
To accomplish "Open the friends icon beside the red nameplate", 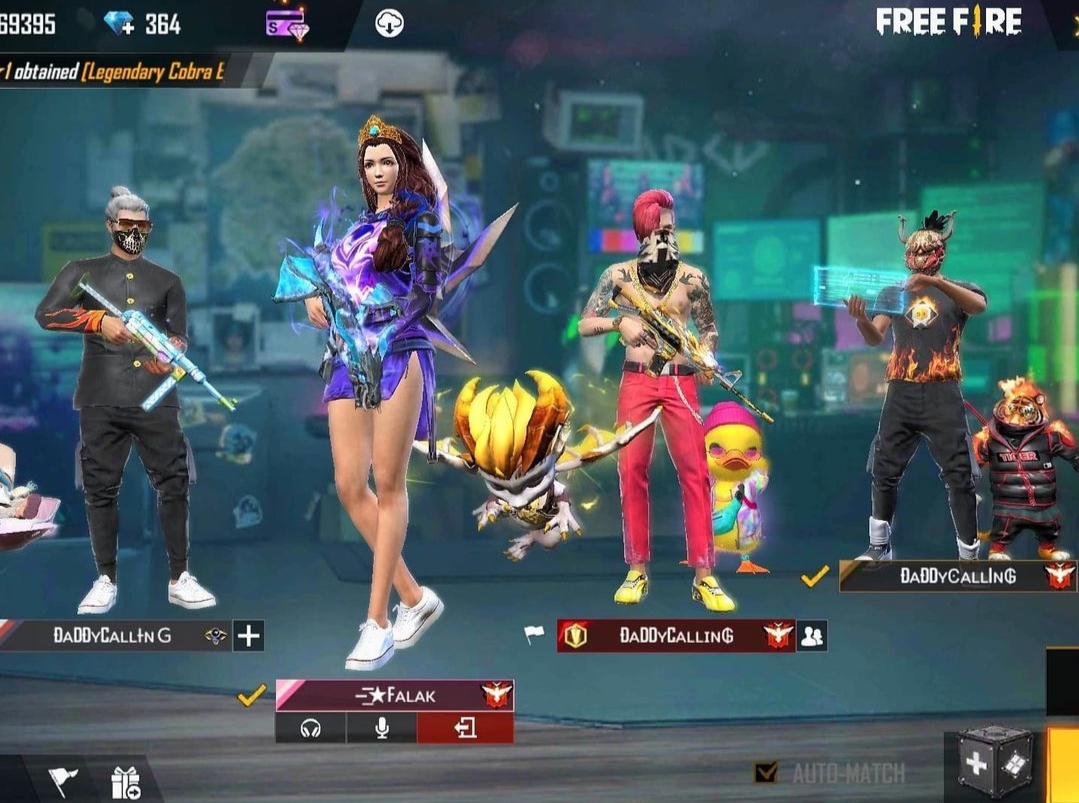I will (x=812, y=635).
